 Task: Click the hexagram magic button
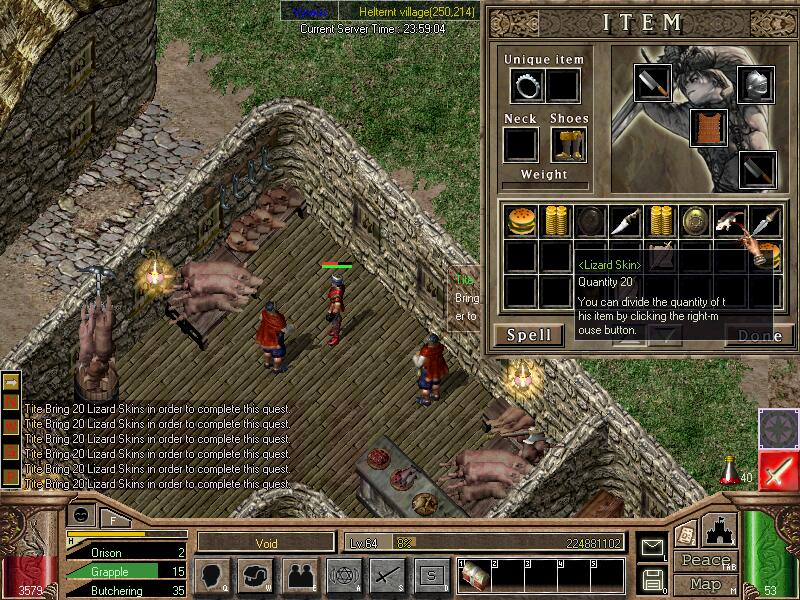(x=342, y=575)
